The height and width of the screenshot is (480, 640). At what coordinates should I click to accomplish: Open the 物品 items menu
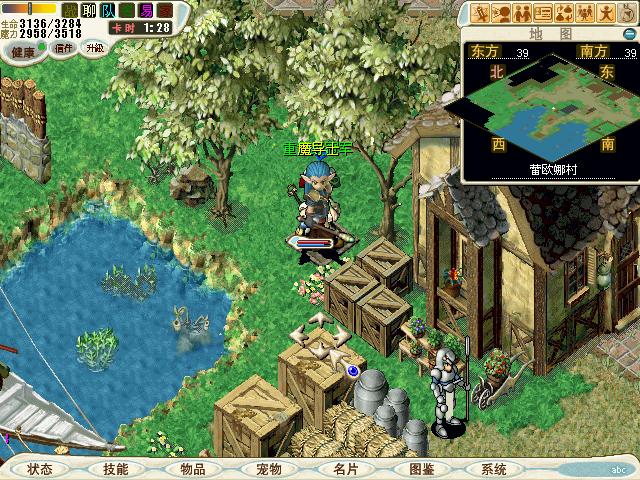pyautogui.click(x=192, y=468)
